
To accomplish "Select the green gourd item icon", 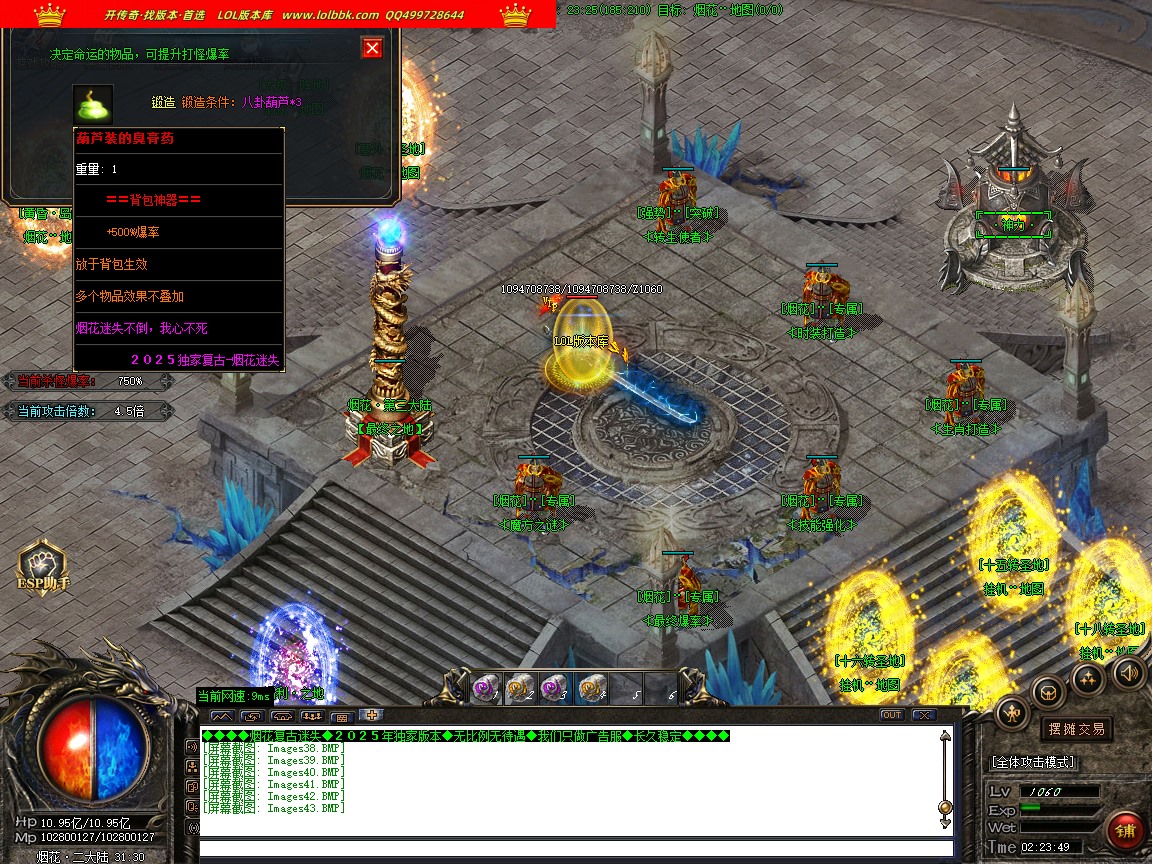I will [93, 104].
